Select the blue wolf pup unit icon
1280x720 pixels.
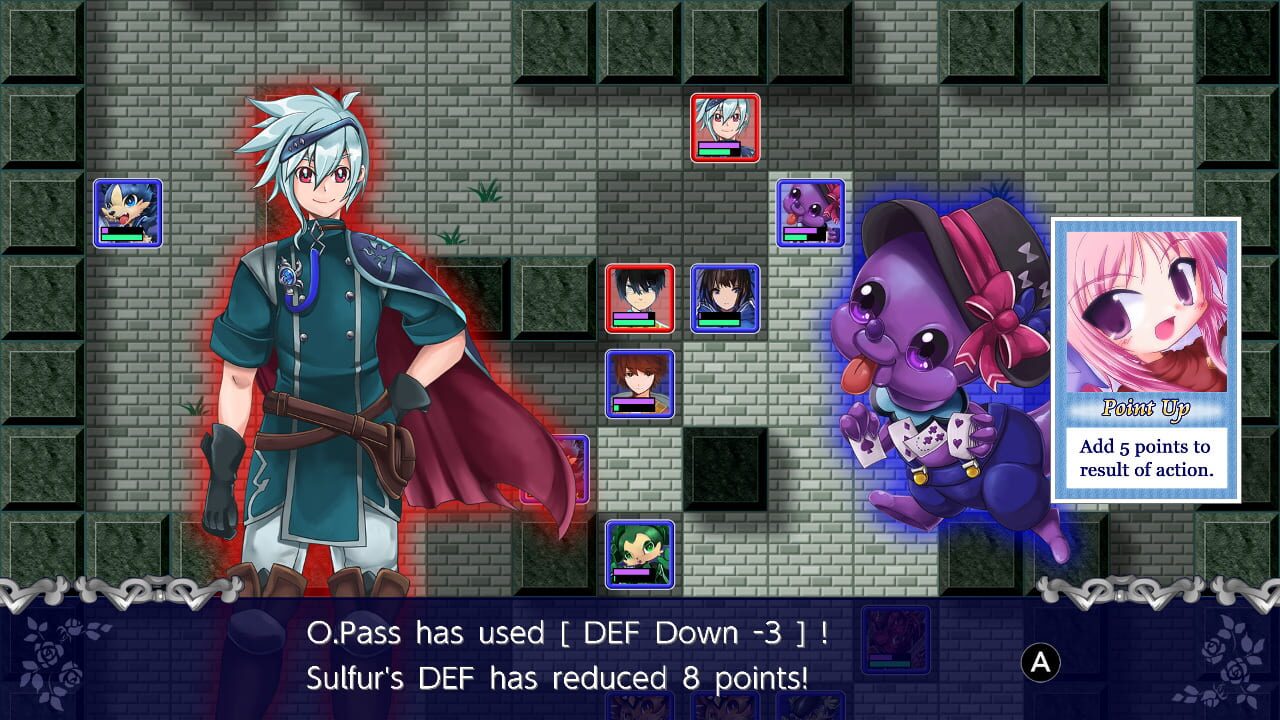click(x=127, y=213)
